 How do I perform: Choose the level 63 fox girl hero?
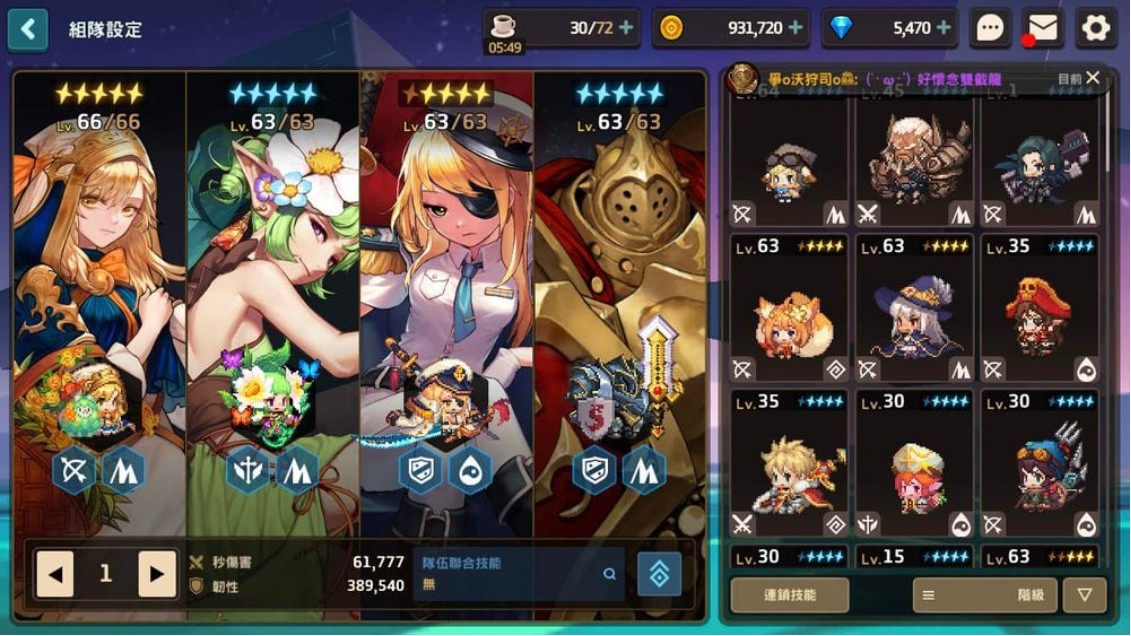[x=789, y=308]
